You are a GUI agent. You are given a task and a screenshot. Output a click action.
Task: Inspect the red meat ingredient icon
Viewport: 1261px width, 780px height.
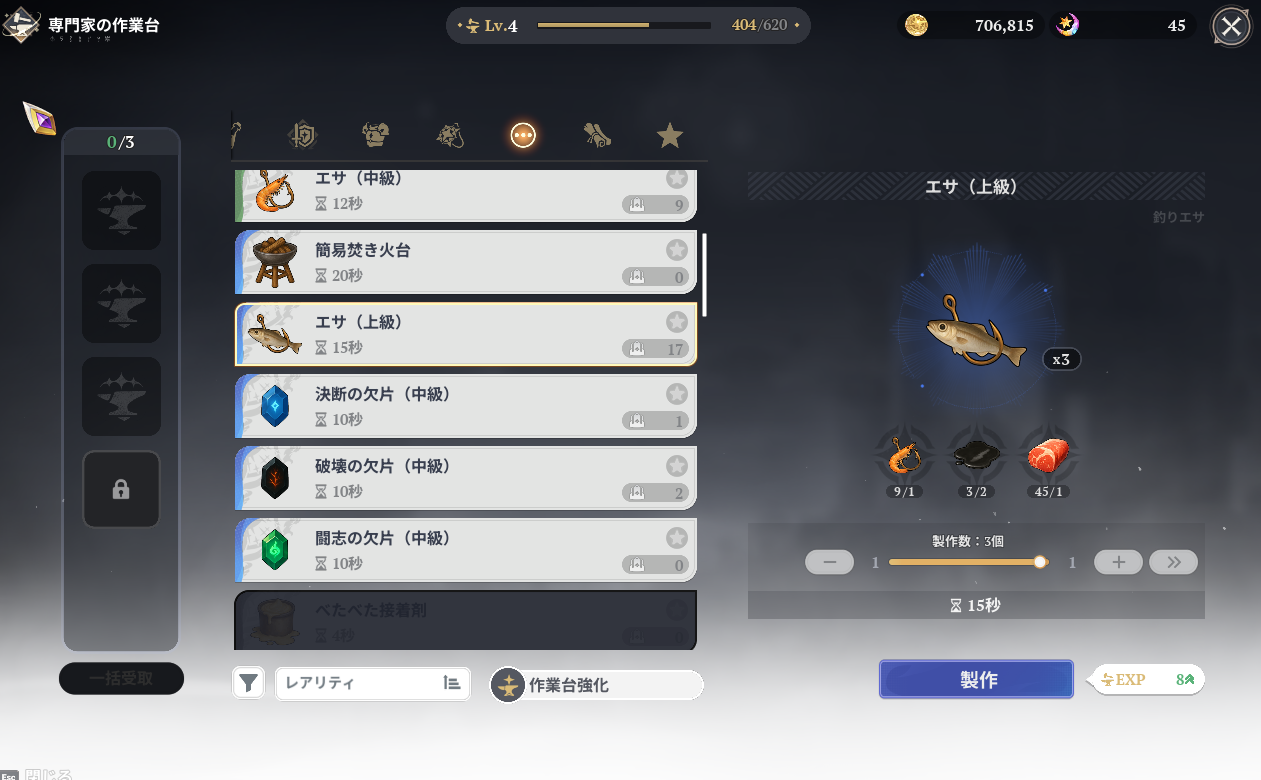pos(1047,458)
